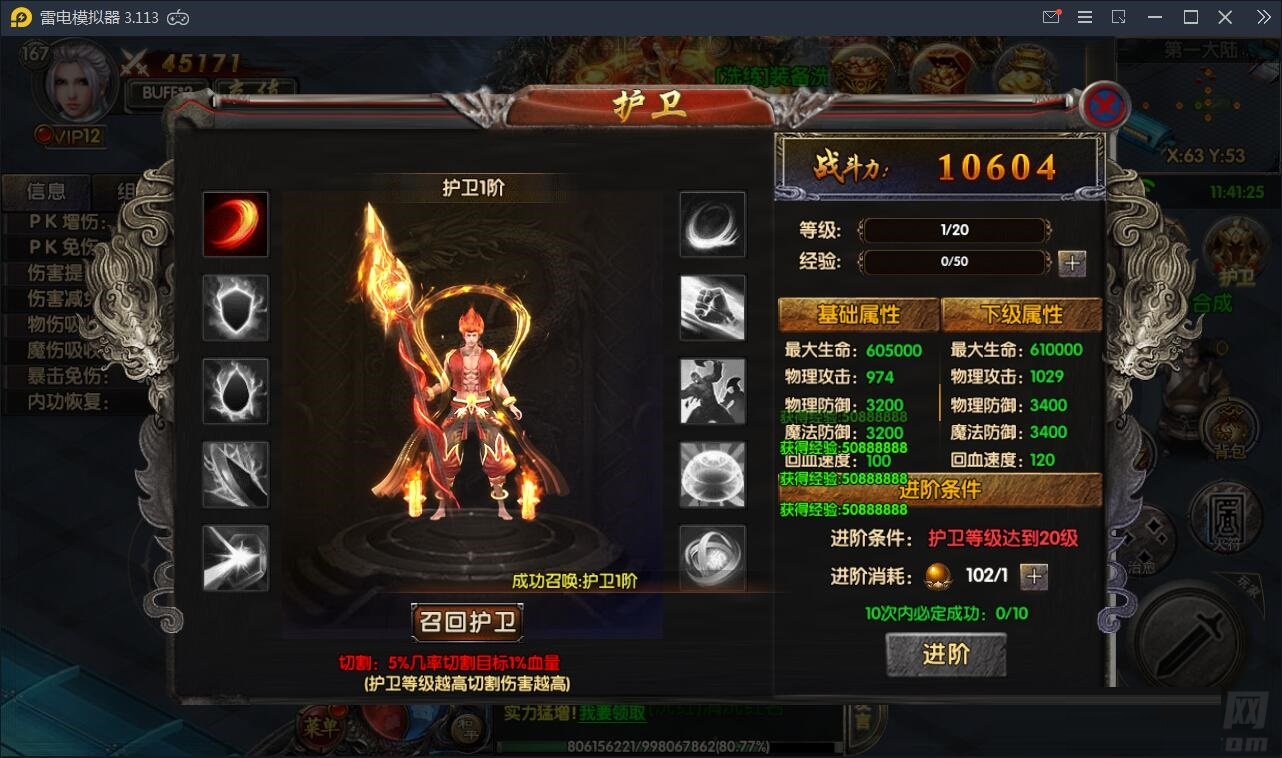View the 下级属性 next-level attributes tab

(x=1022, y=314)
